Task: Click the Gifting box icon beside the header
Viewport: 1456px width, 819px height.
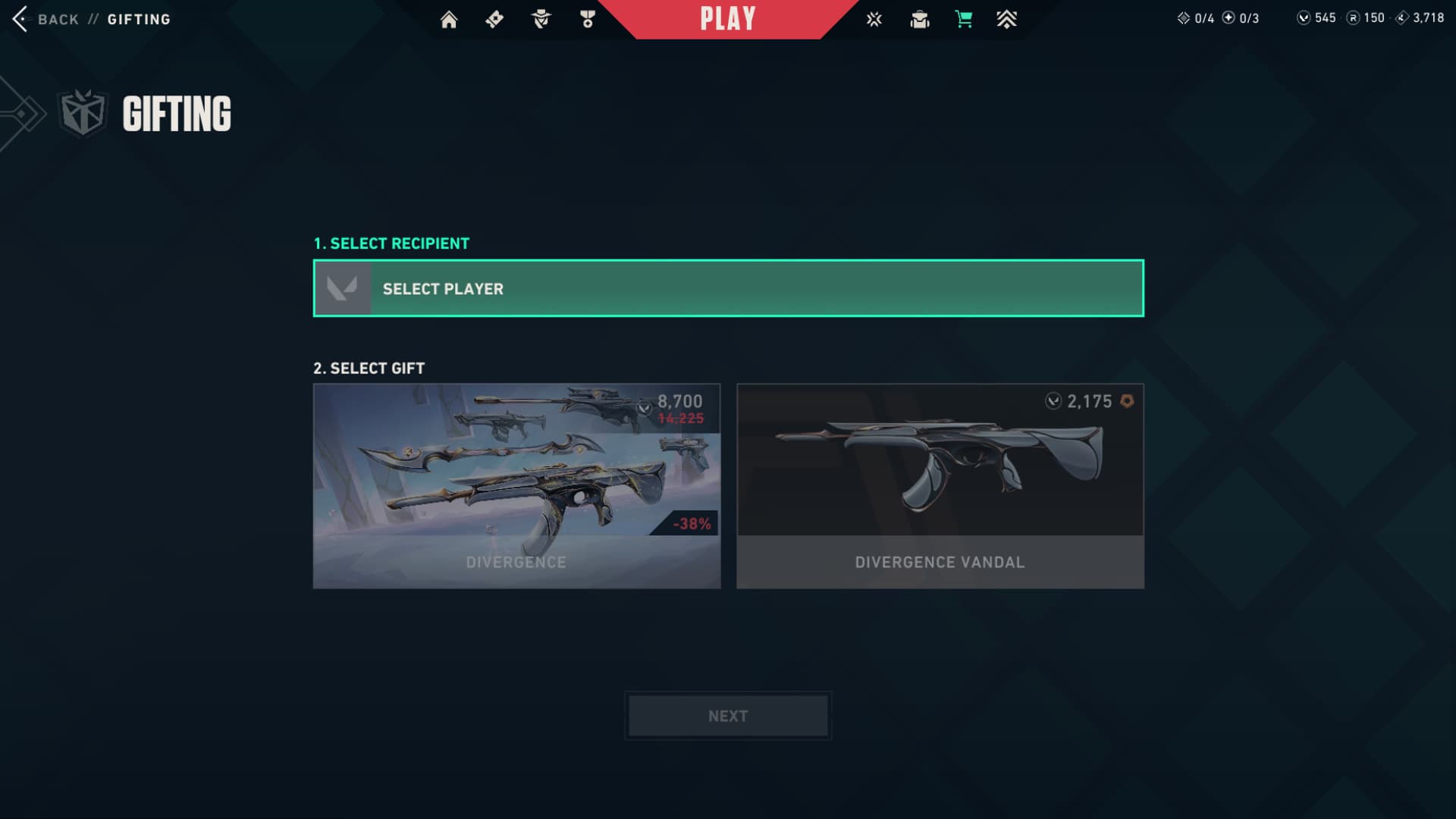Action: tap(83, 114)
